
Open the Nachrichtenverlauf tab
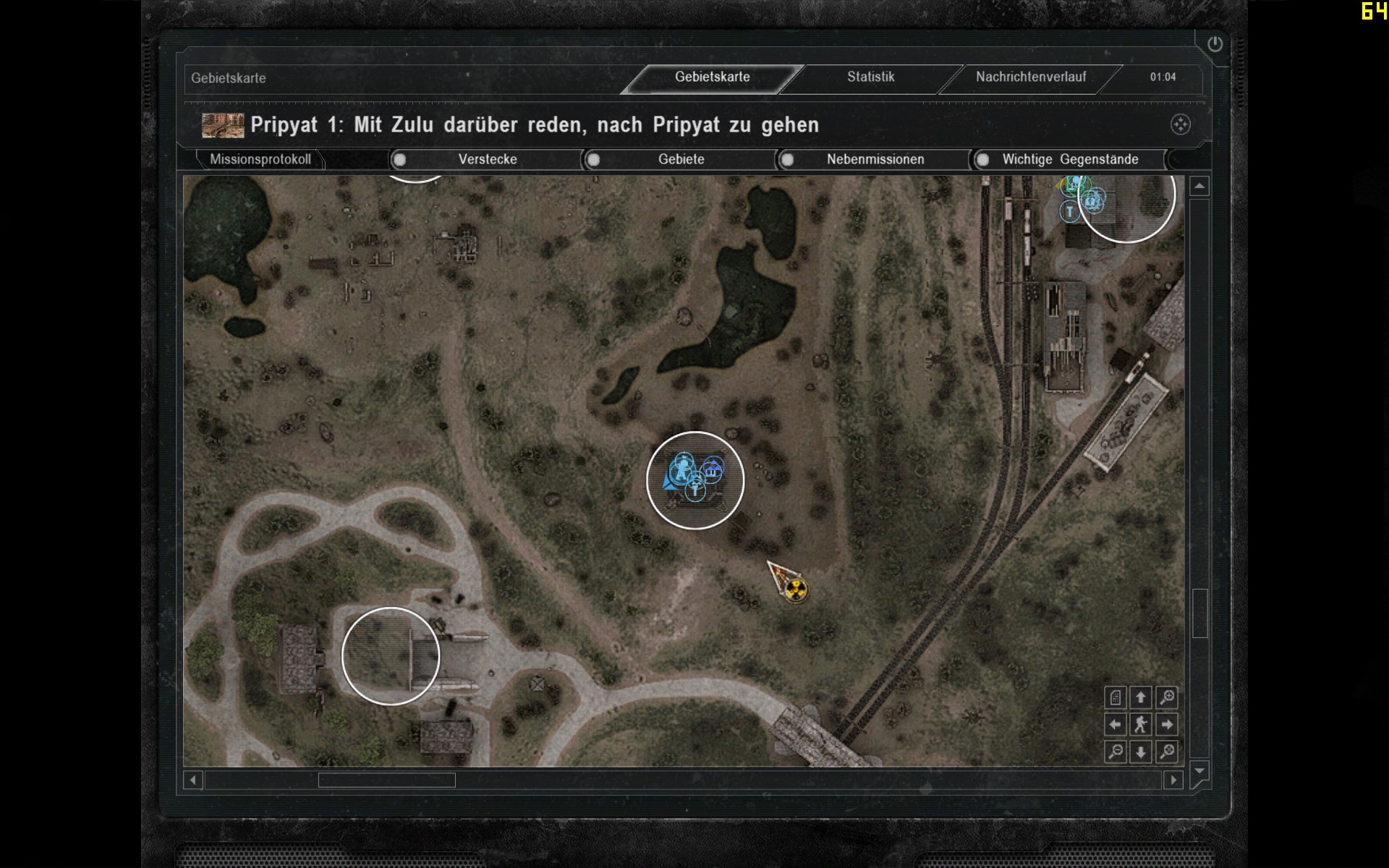click(1030, 77)
